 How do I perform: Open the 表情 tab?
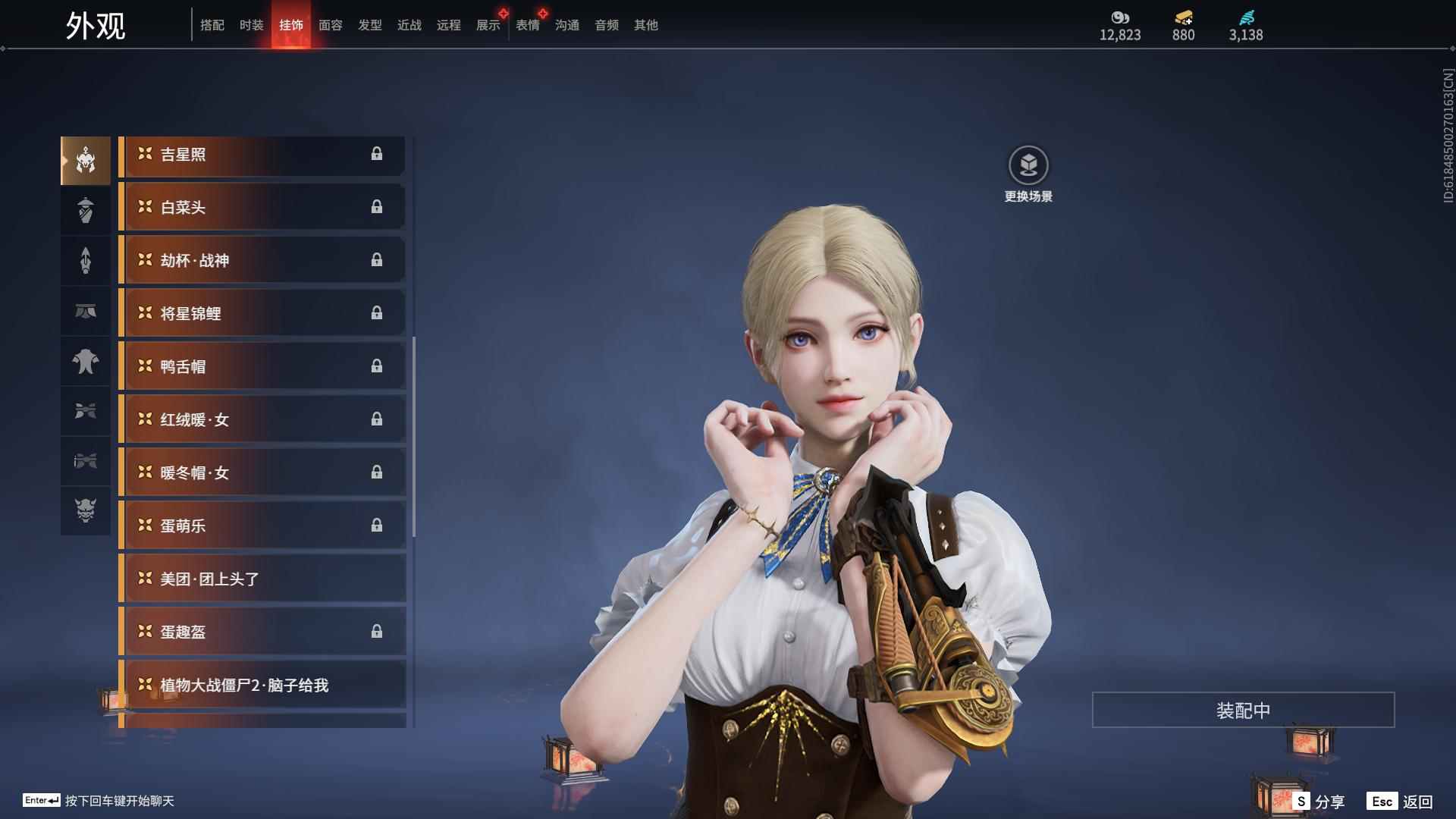528,25
